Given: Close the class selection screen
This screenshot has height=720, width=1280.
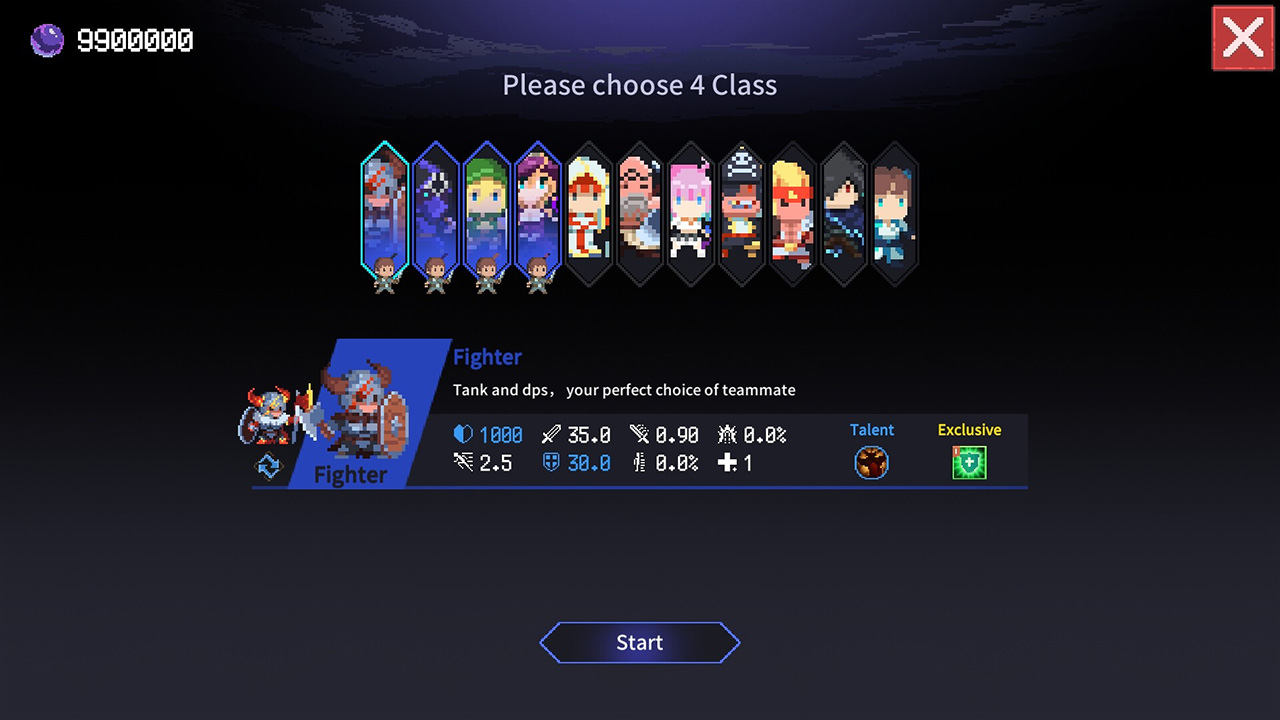Looking at the screenshot, I should tap(1242, 38).
